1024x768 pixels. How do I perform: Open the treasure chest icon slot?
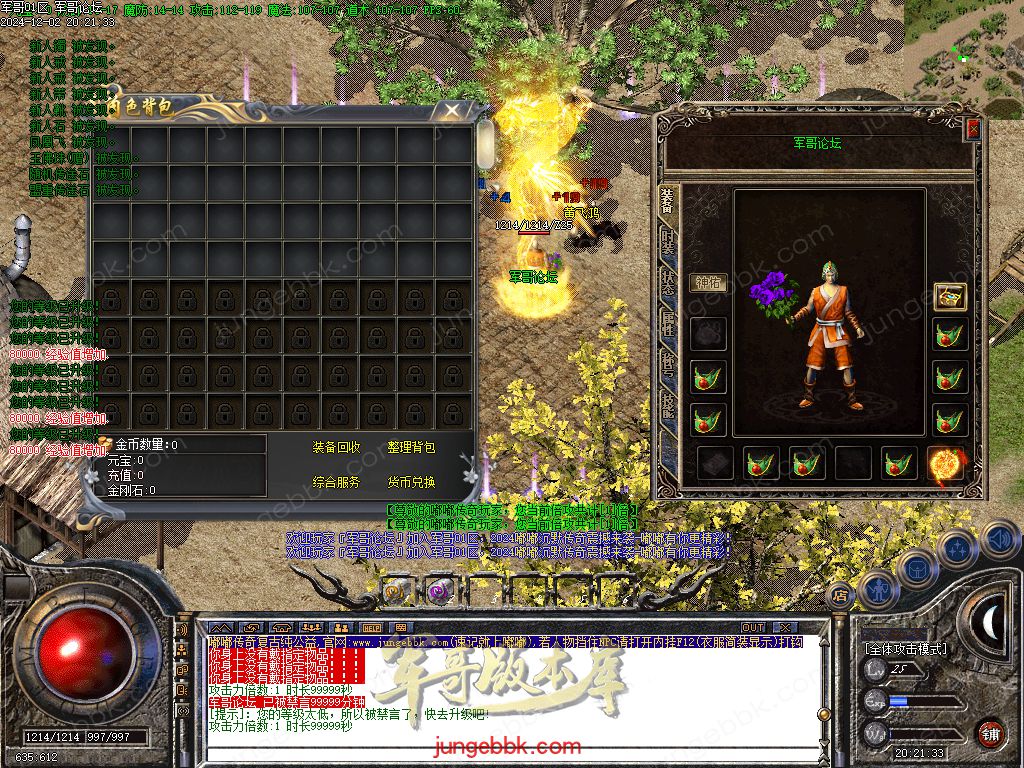tap(949, 297)
